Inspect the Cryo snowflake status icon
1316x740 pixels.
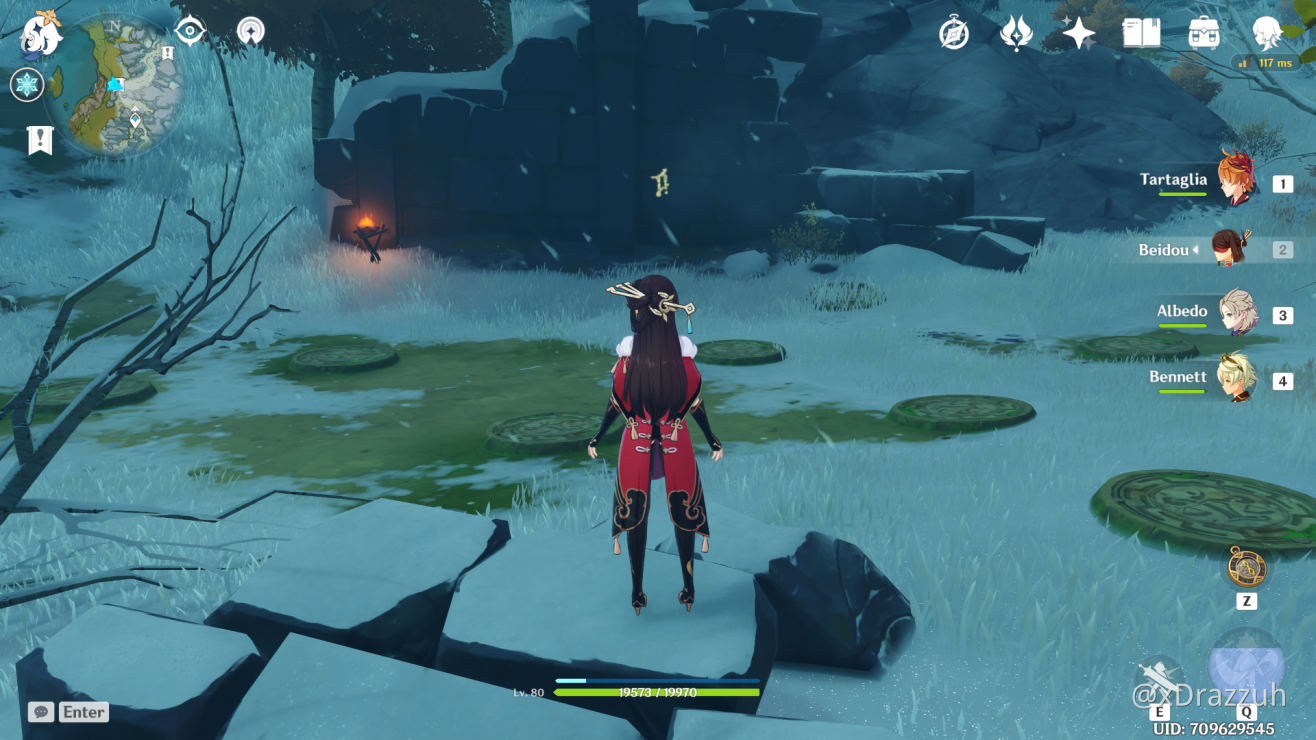[x=25, y=85]
